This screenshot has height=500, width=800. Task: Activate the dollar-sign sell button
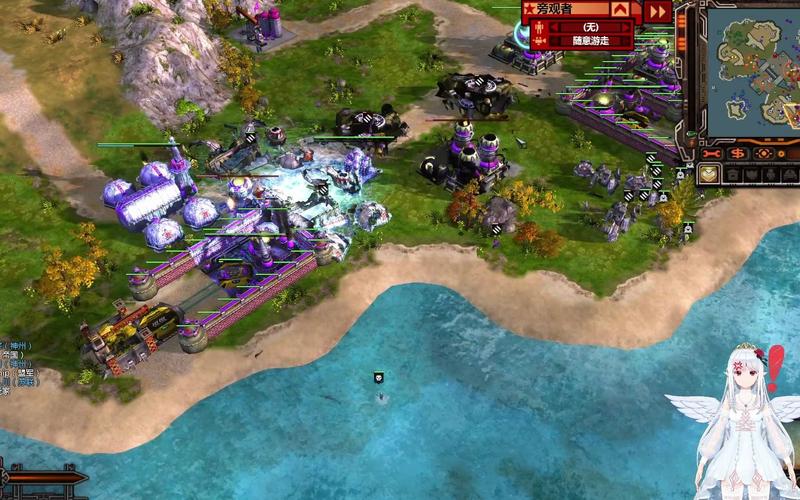[x=738, y=154]
